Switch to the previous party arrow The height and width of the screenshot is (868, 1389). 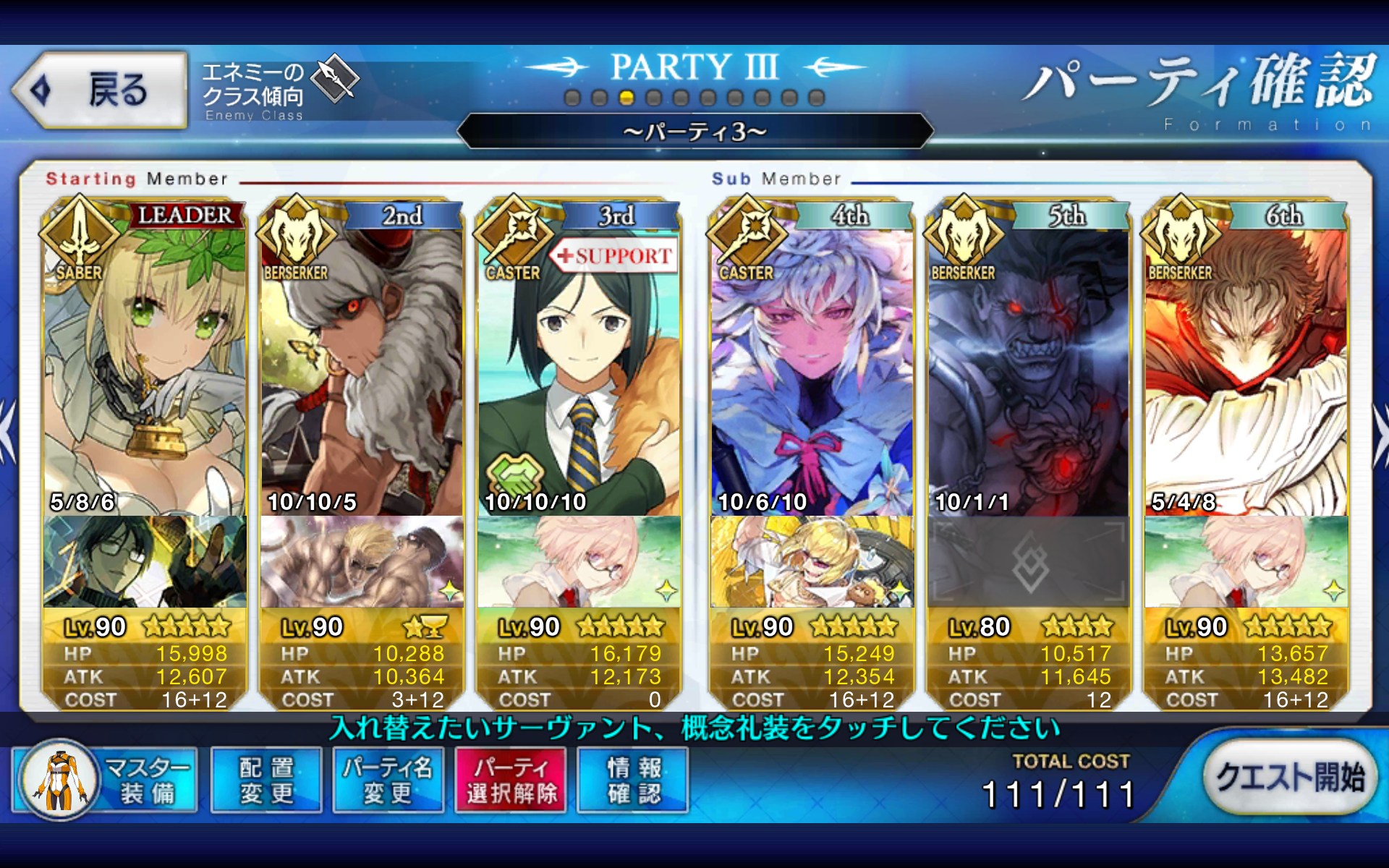[7, 434]
